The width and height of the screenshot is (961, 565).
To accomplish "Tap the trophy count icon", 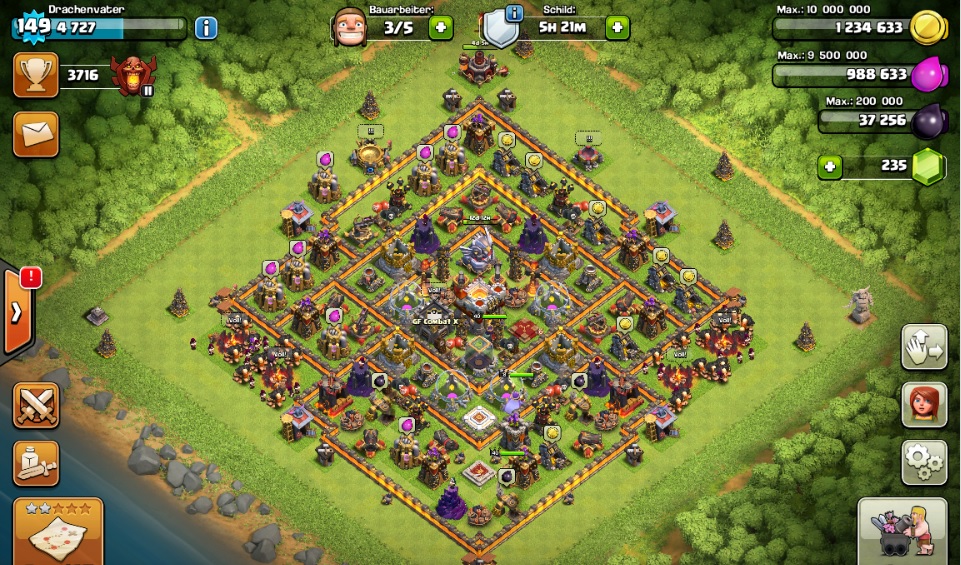I will point(35,75).
